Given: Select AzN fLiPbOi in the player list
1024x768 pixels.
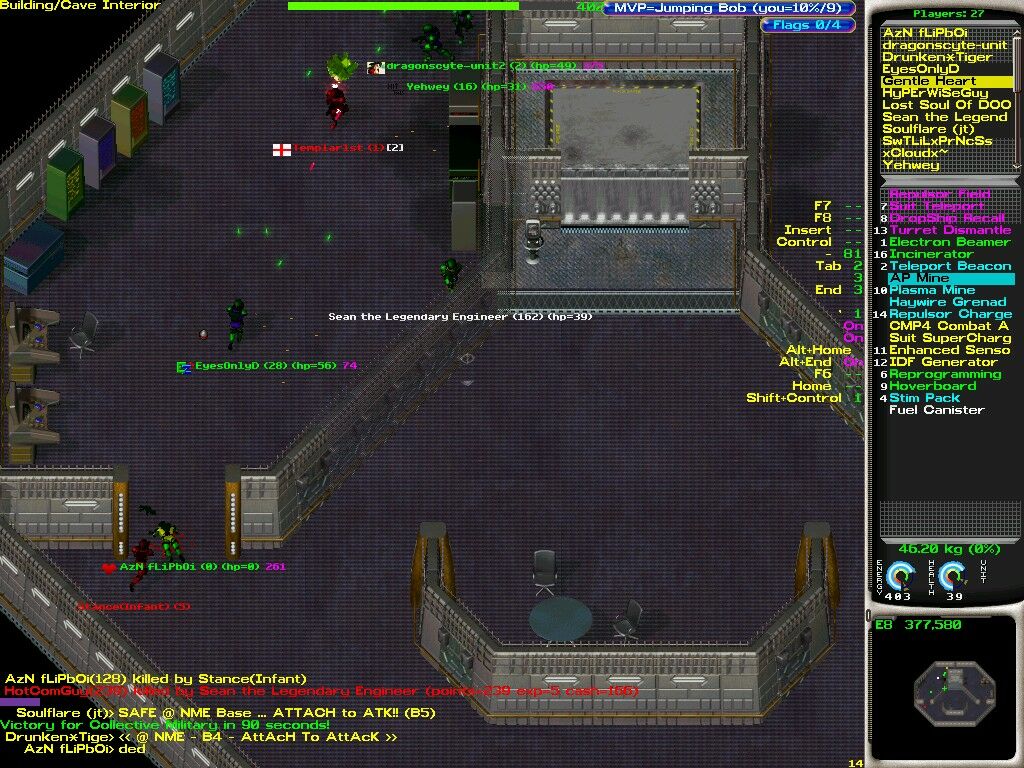Looking at the screenshot, I should [925, 33].
